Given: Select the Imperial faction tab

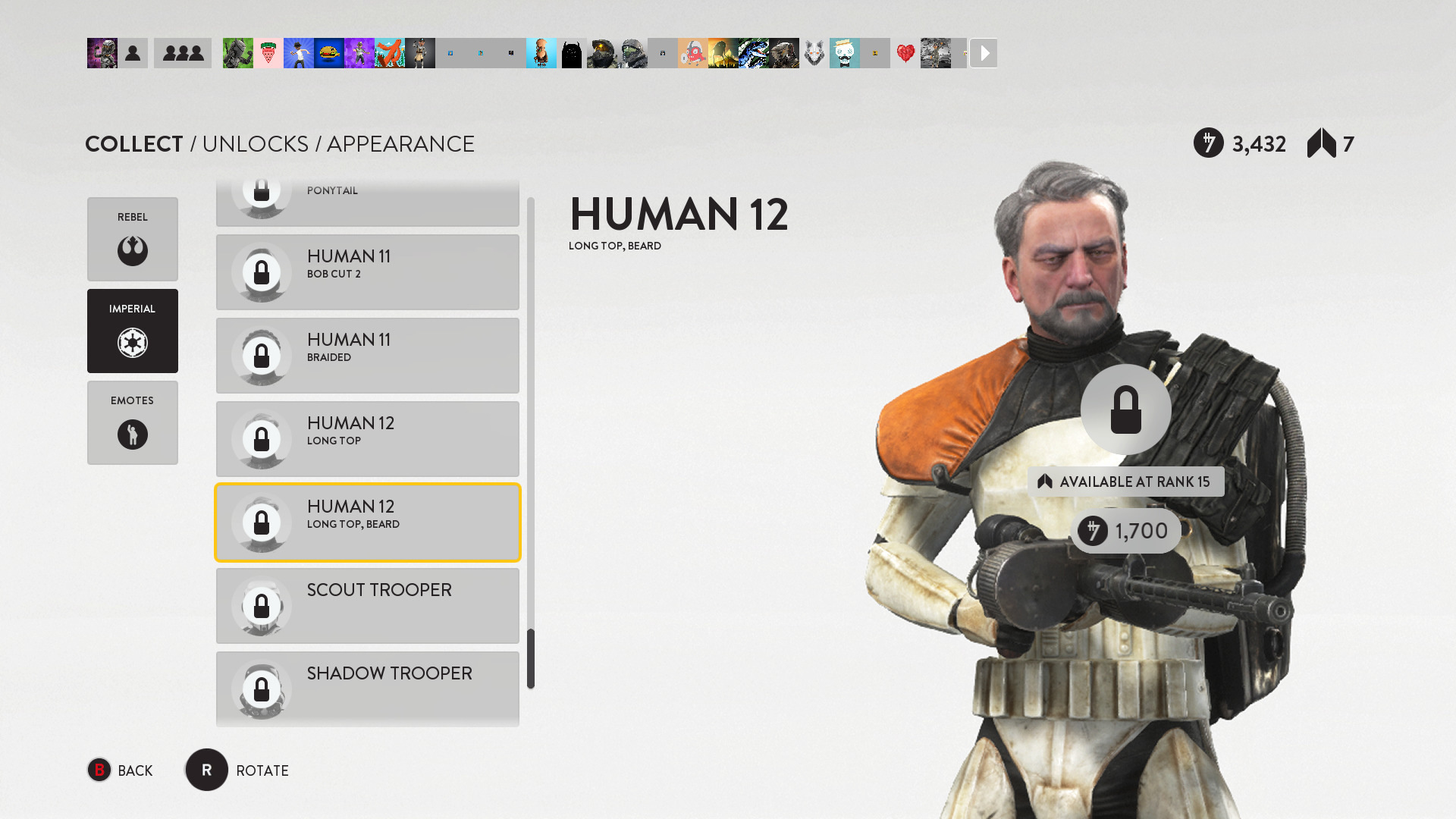Looking at the screenshot, I should 132,331.
